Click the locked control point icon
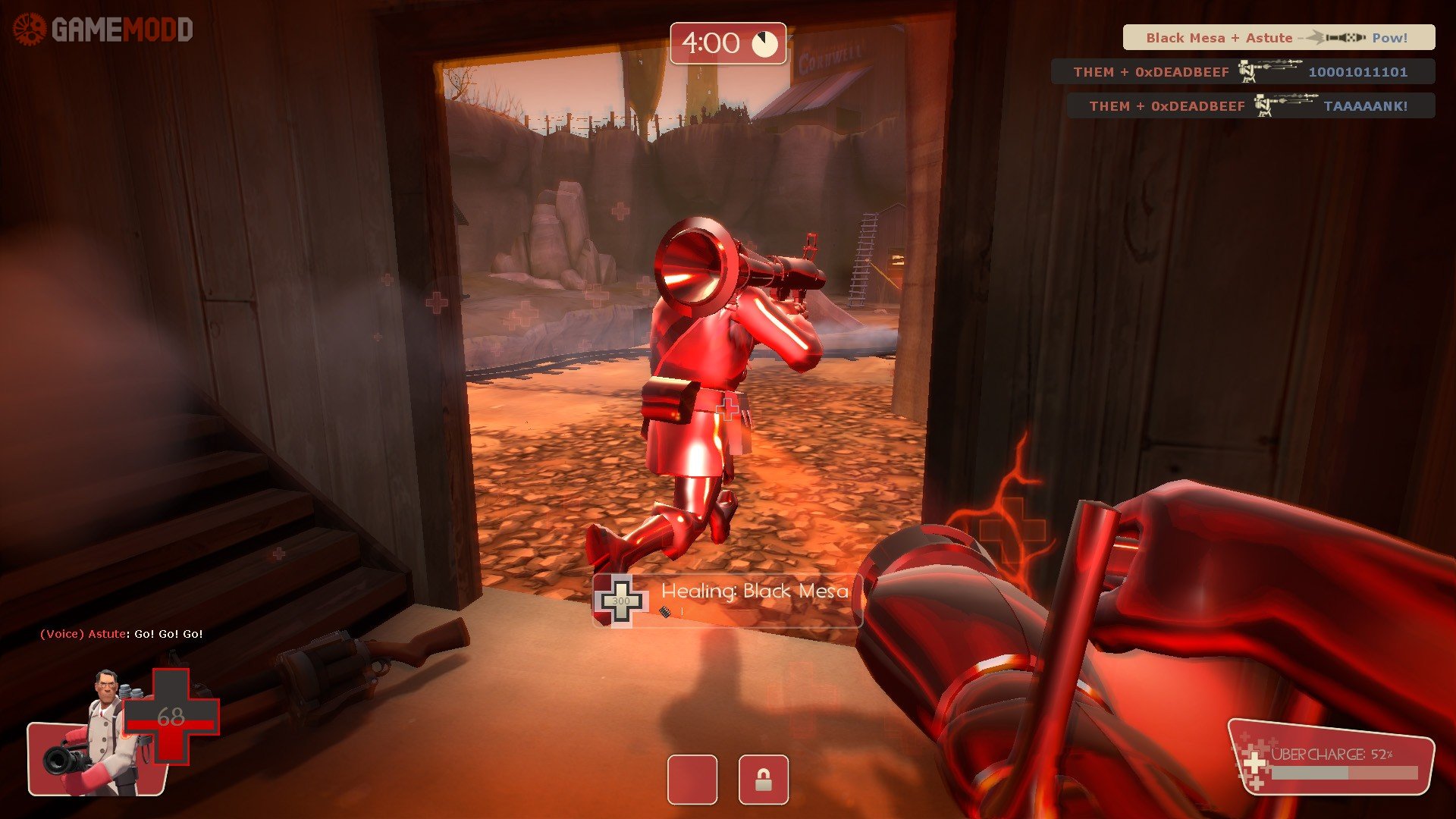 click(763, 780)
